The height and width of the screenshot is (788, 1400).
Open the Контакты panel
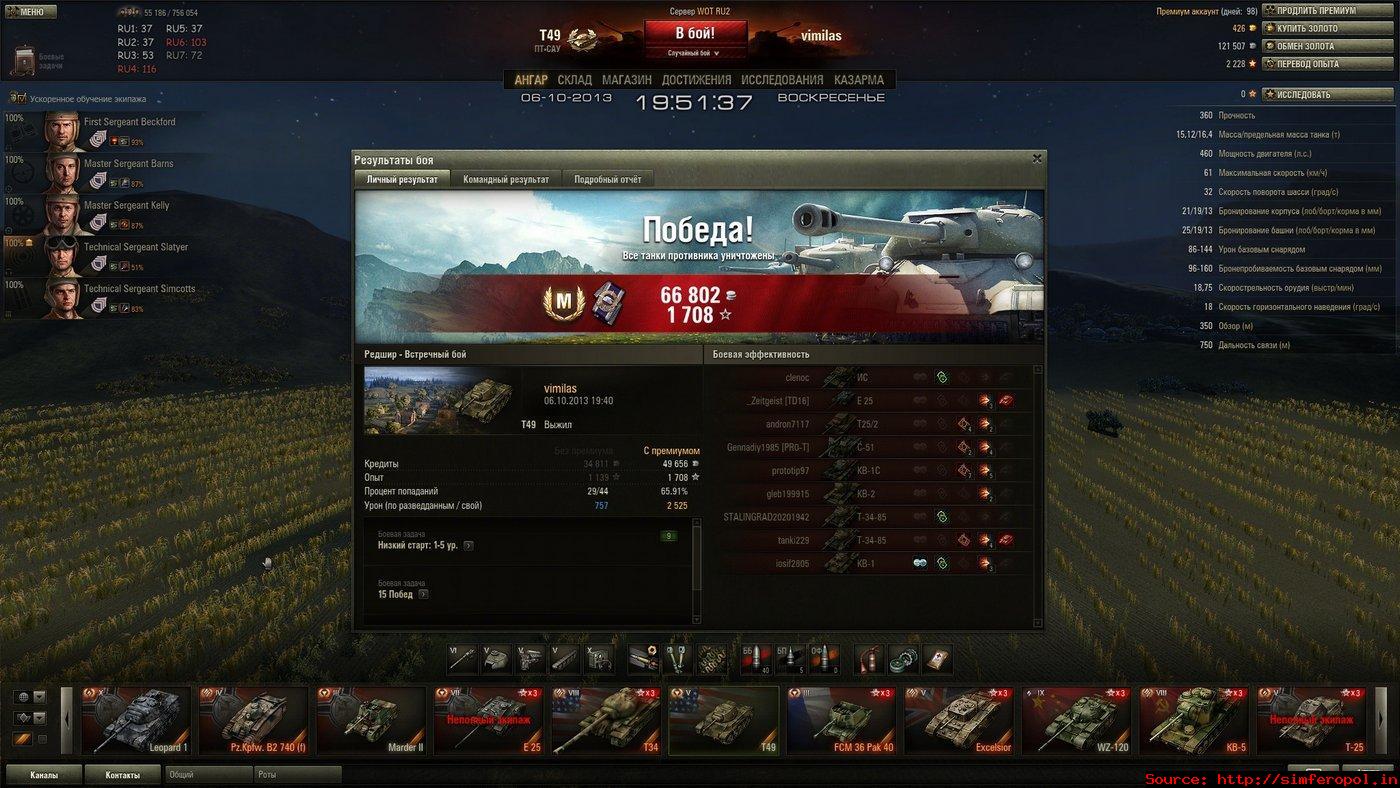(x=122, y=775)
